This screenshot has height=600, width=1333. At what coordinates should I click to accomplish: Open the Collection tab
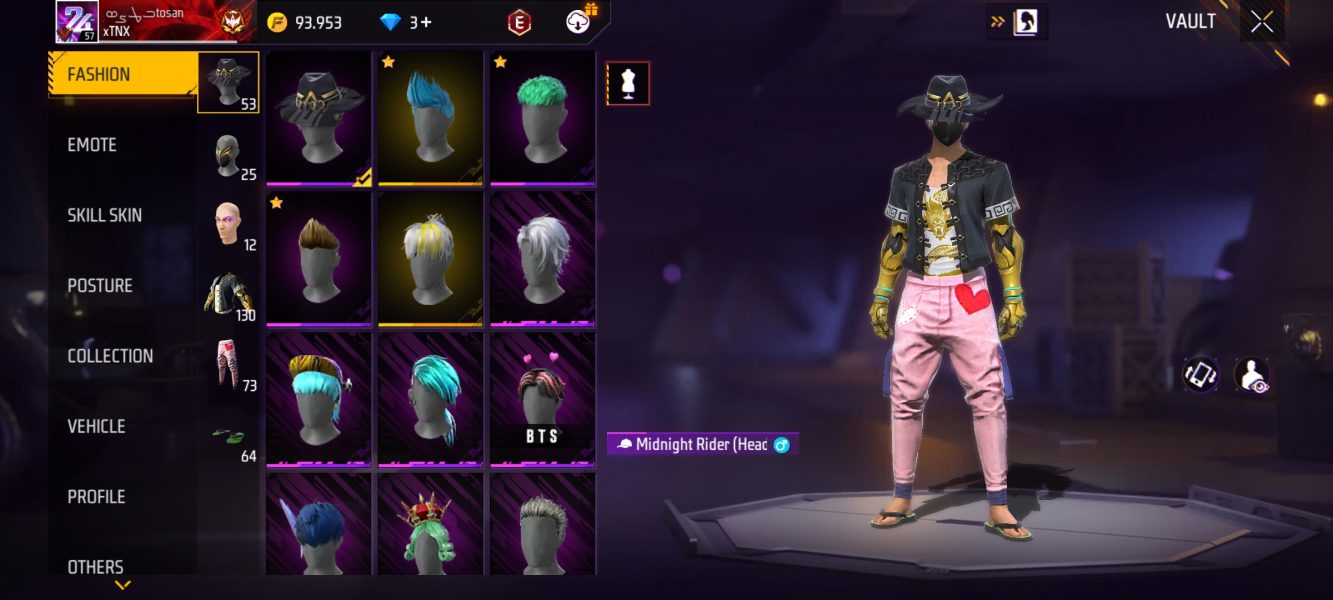110,356
